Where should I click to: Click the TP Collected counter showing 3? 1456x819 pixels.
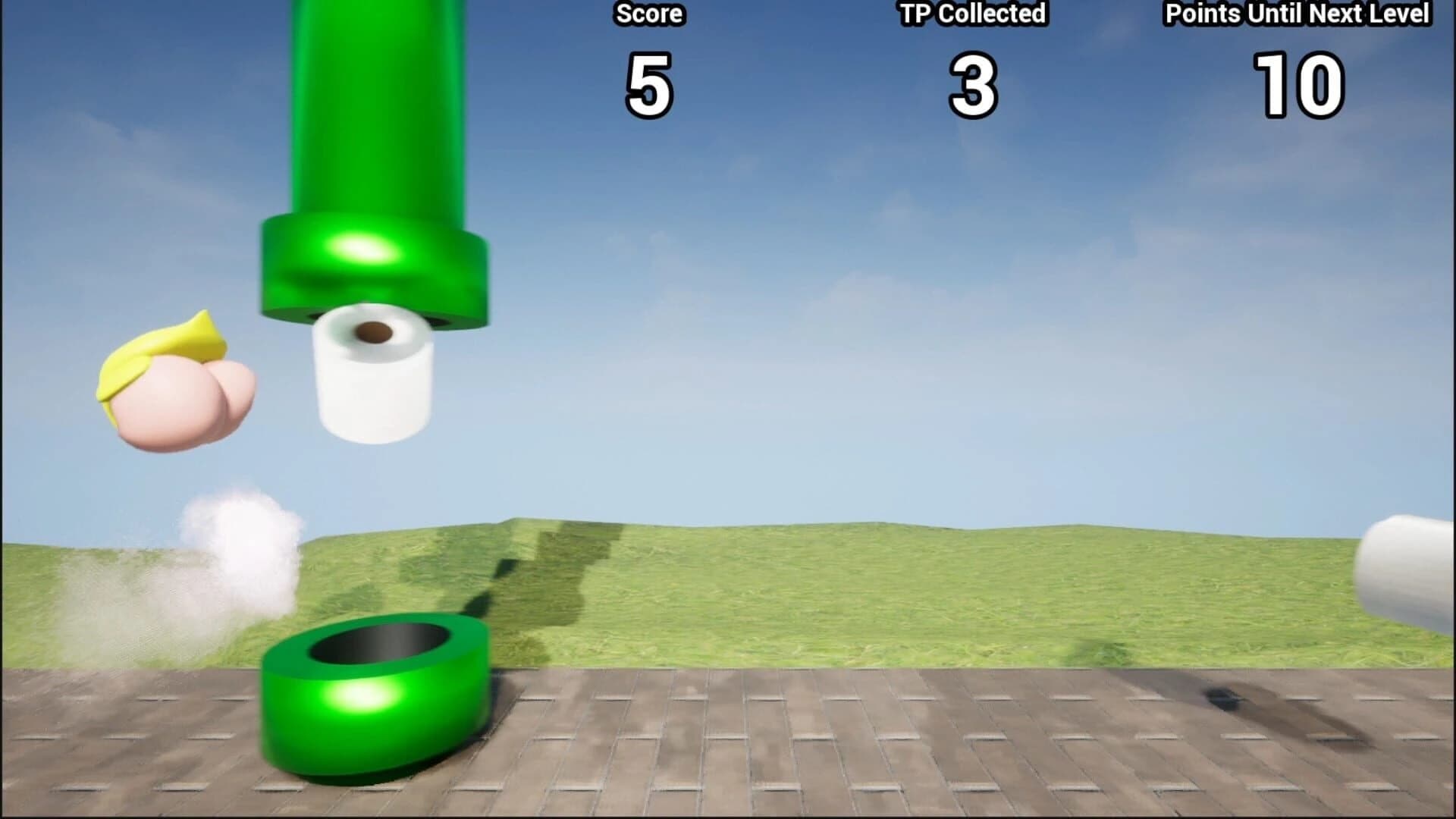point(973,83)
